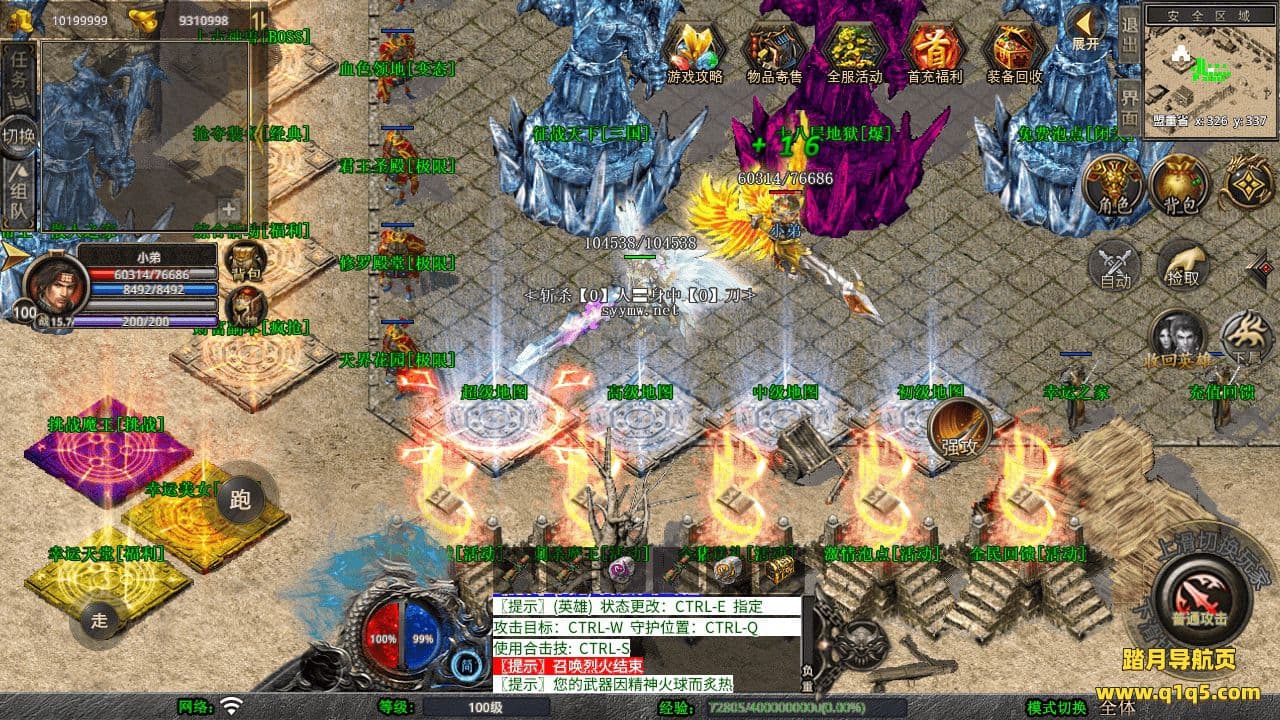Tap the 捡取 pick-up button
The width and height of the screenshot is (1280, 720).
tap(1183, 267)
